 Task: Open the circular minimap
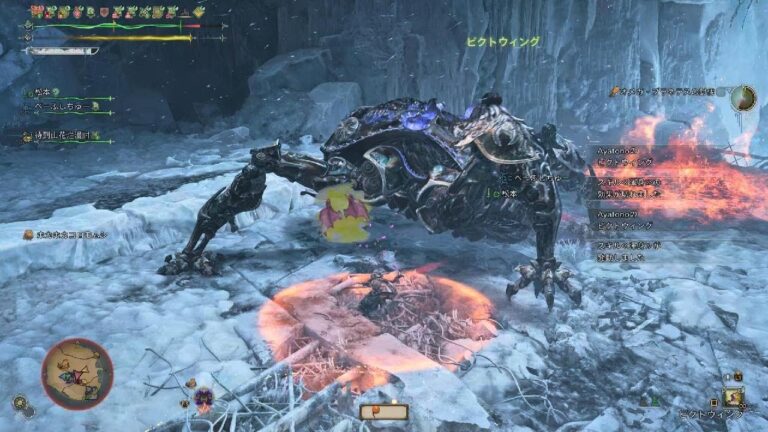coord(77,374)
